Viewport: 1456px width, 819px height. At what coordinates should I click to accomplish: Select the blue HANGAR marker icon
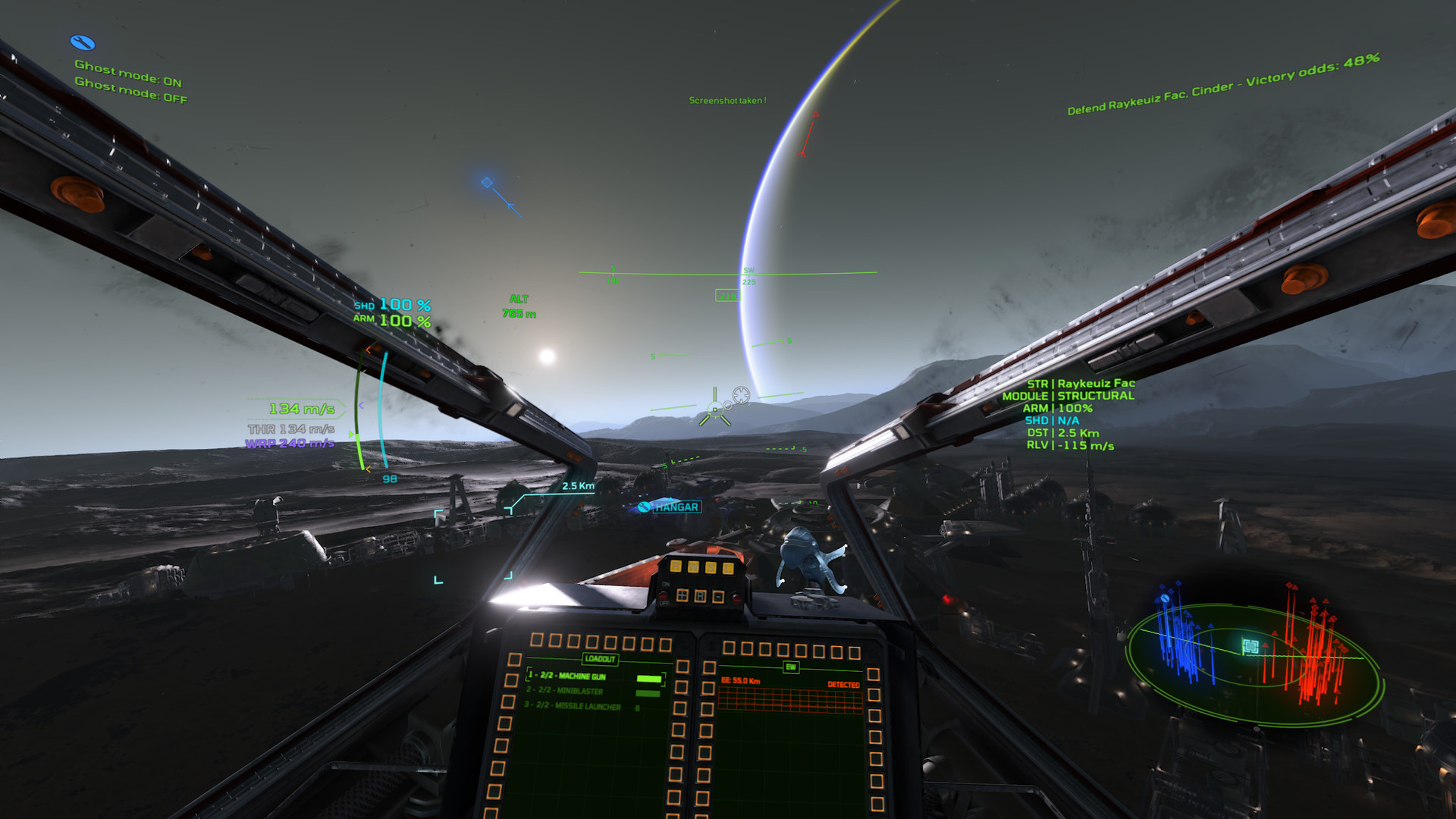coord(644,507)
